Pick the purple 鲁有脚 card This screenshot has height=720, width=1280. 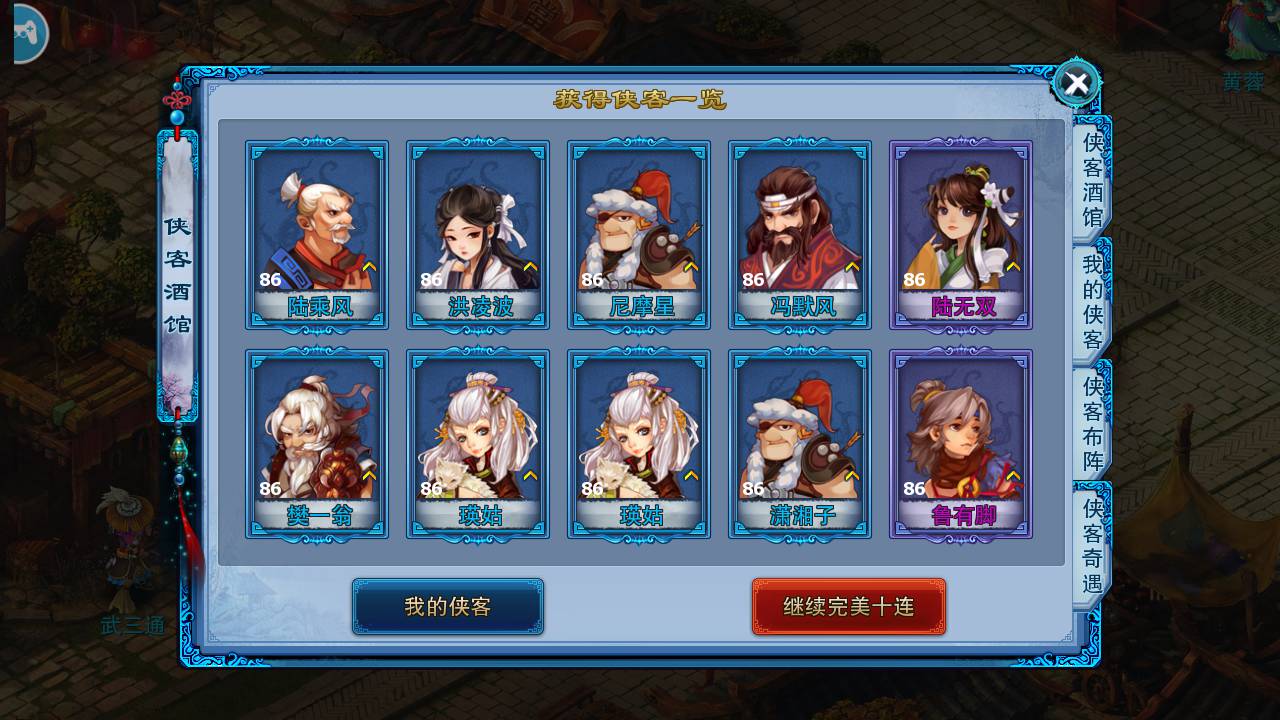pos(961,444)
